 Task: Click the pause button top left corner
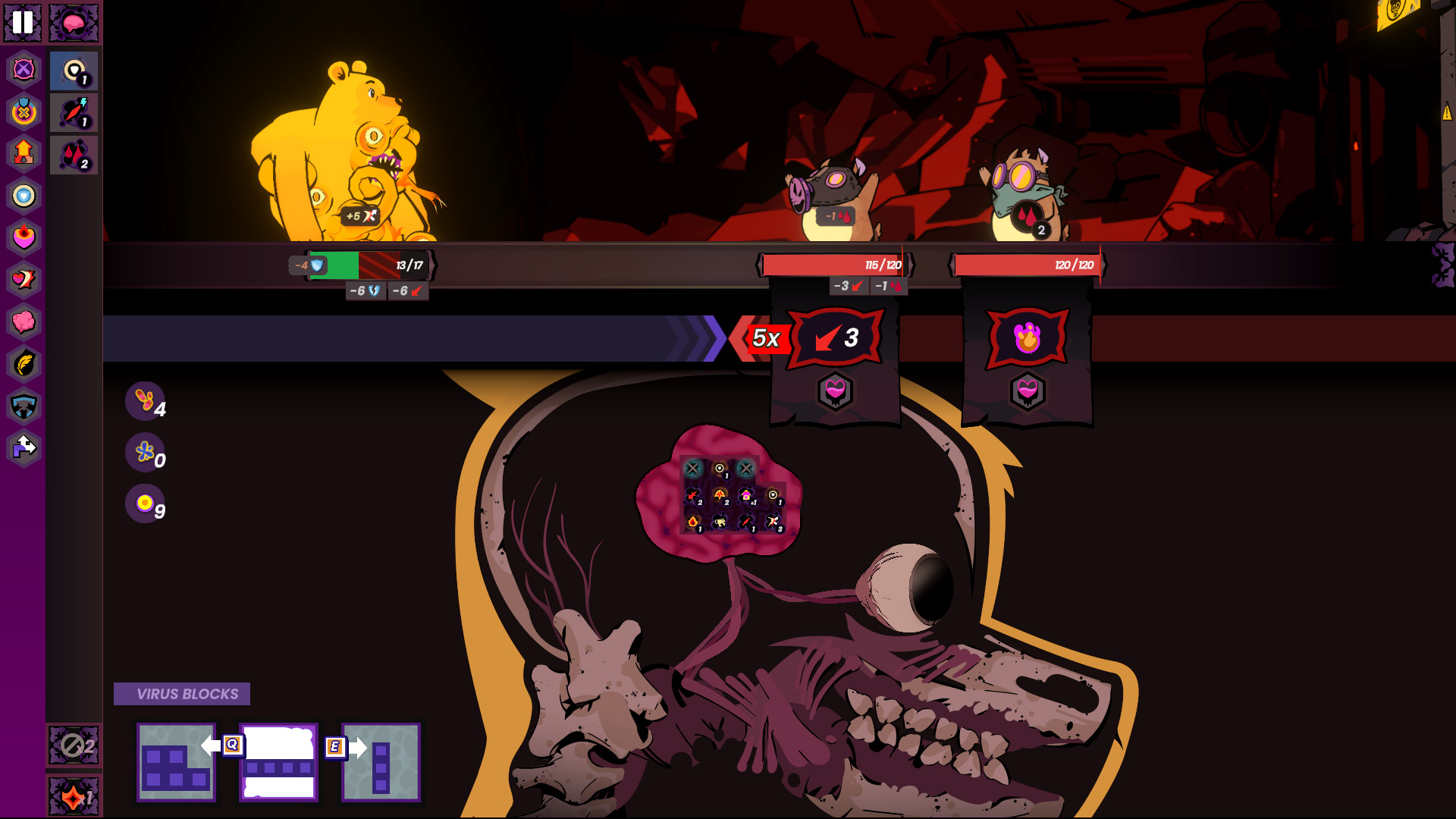[22, 24]
